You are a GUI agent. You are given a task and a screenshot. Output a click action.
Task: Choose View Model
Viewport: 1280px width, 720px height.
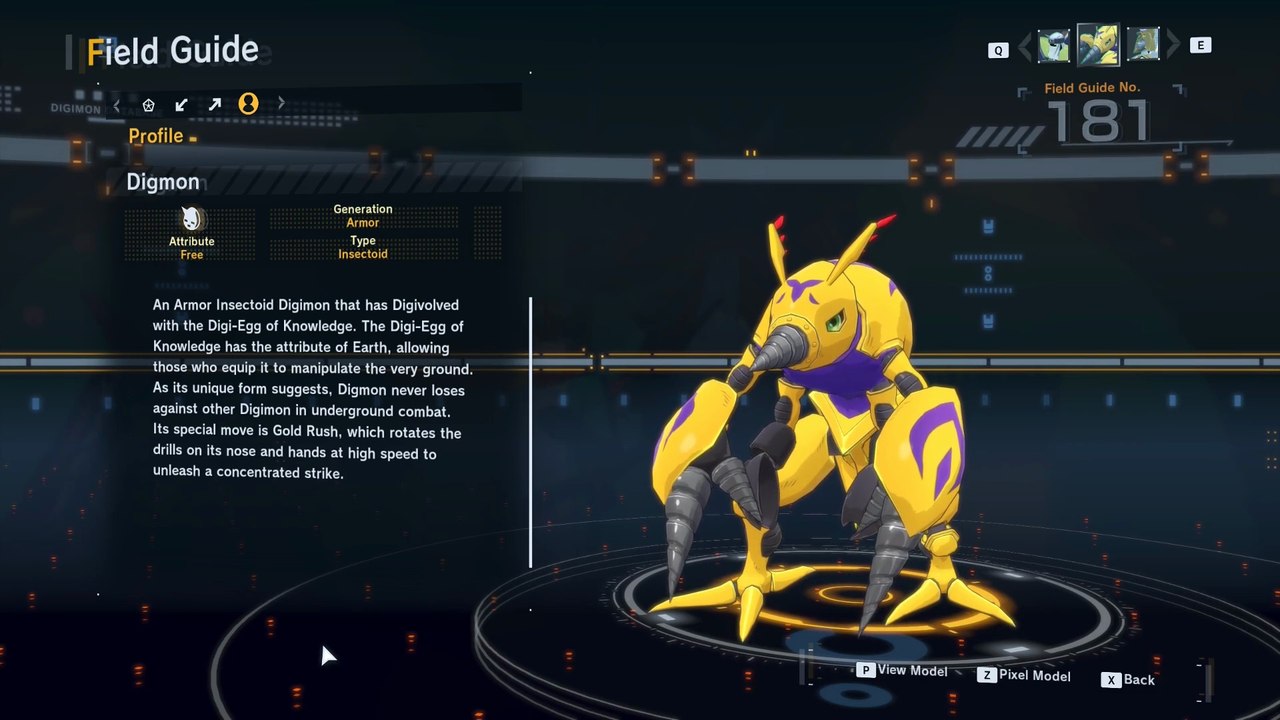(x=902, y=671)
